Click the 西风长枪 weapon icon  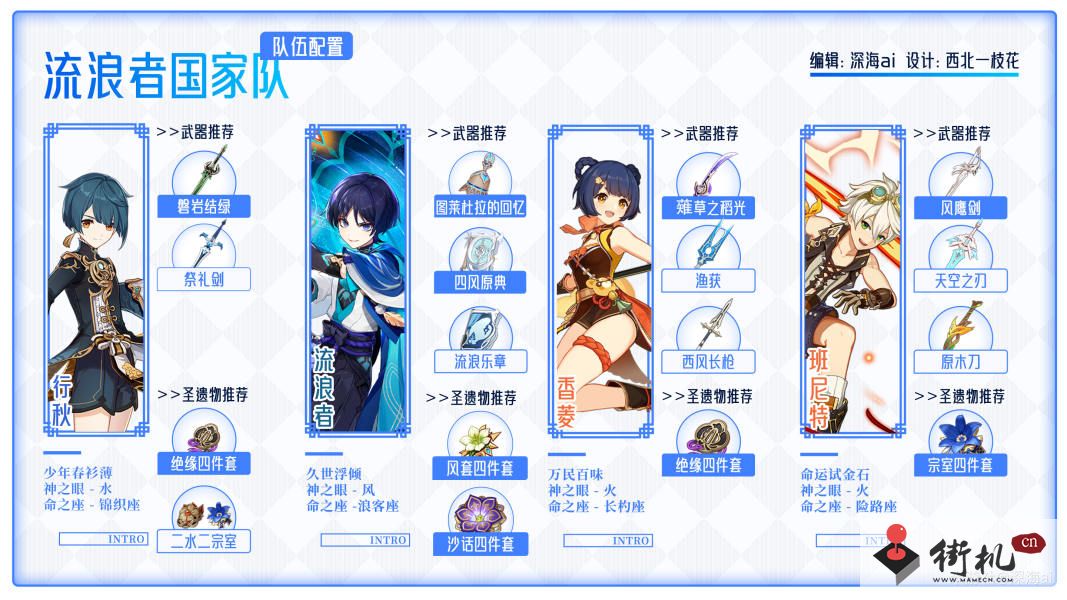click(x=709, y=331)
